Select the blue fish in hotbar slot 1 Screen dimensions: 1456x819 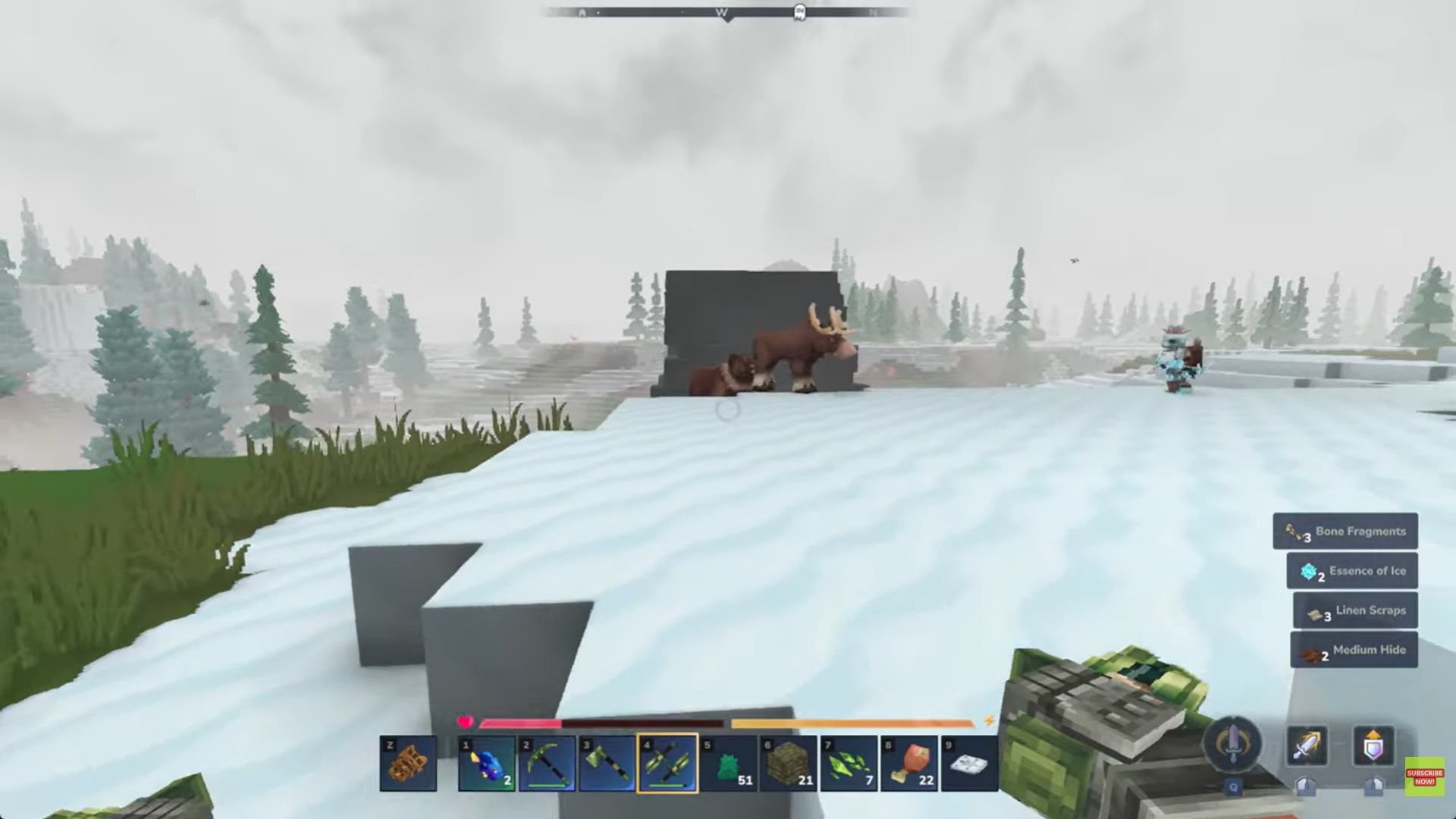click(486, 762)
